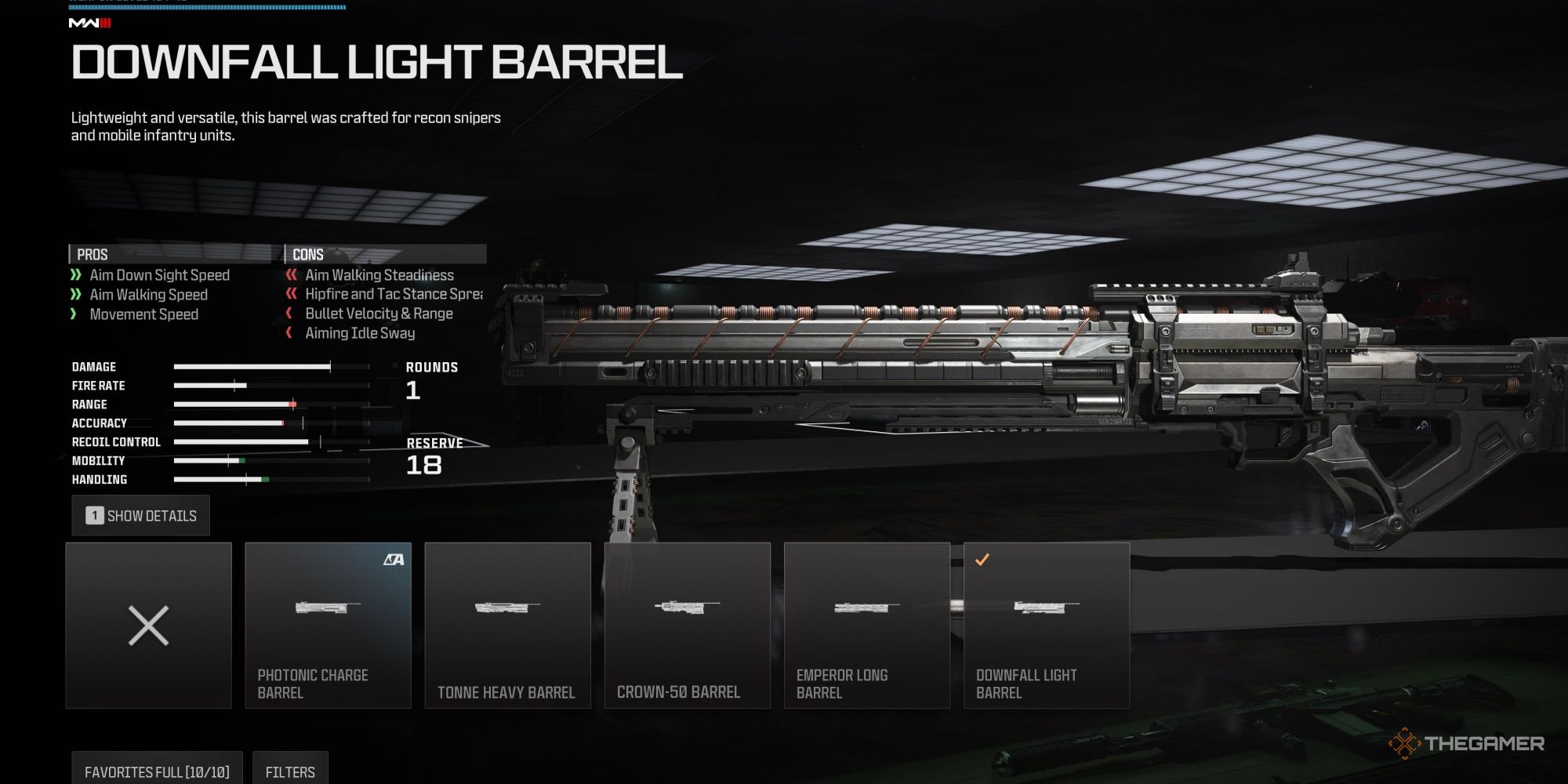Collapse the Cons list header

coord(308,253)
